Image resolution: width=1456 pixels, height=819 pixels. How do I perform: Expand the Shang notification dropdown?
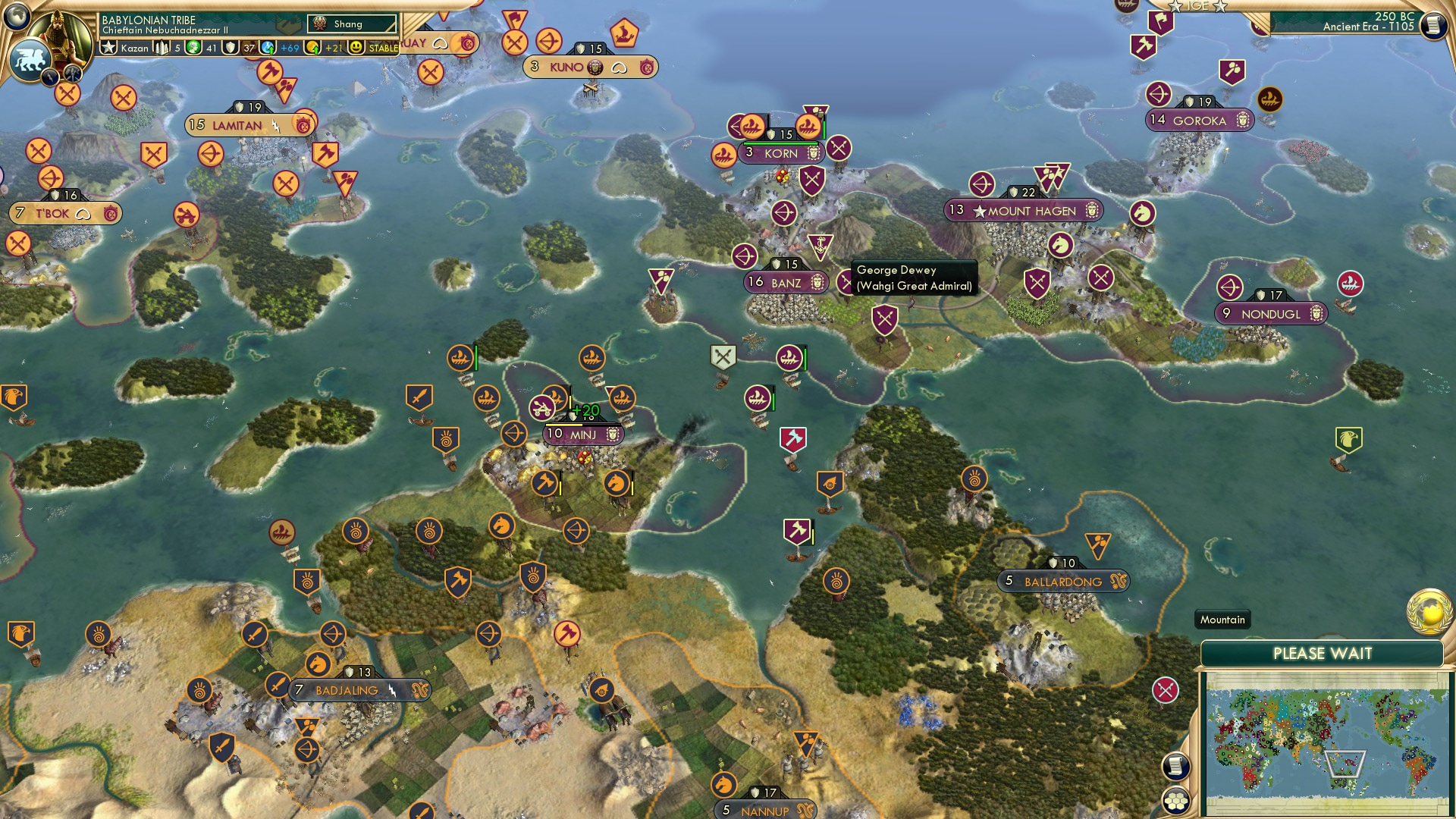[x=353, y=24]
